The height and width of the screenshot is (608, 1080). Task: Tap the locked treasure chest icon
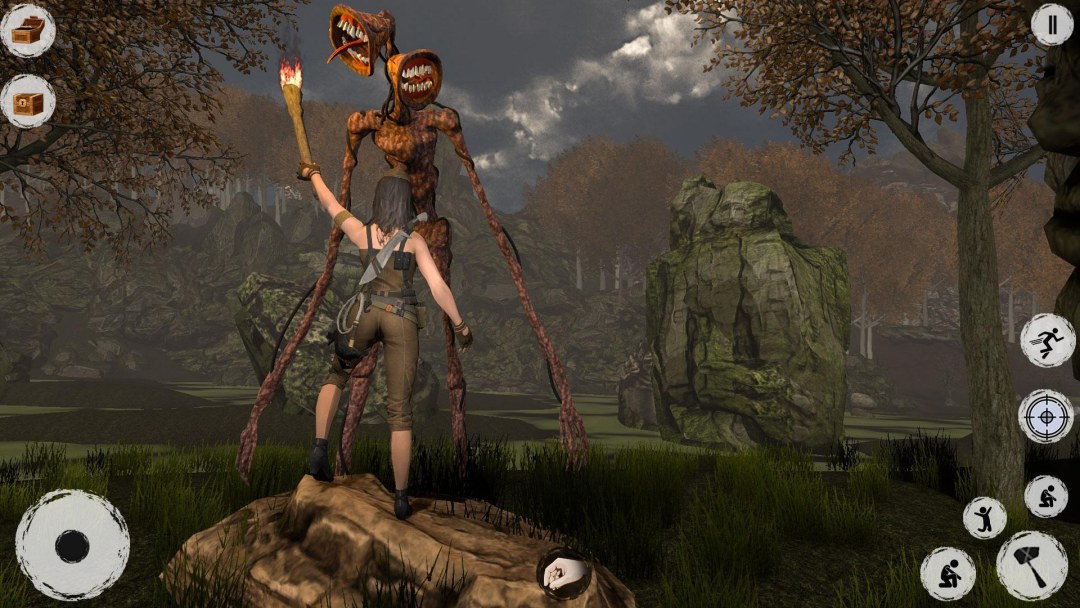pyautogui.click(x=28, y=101)
